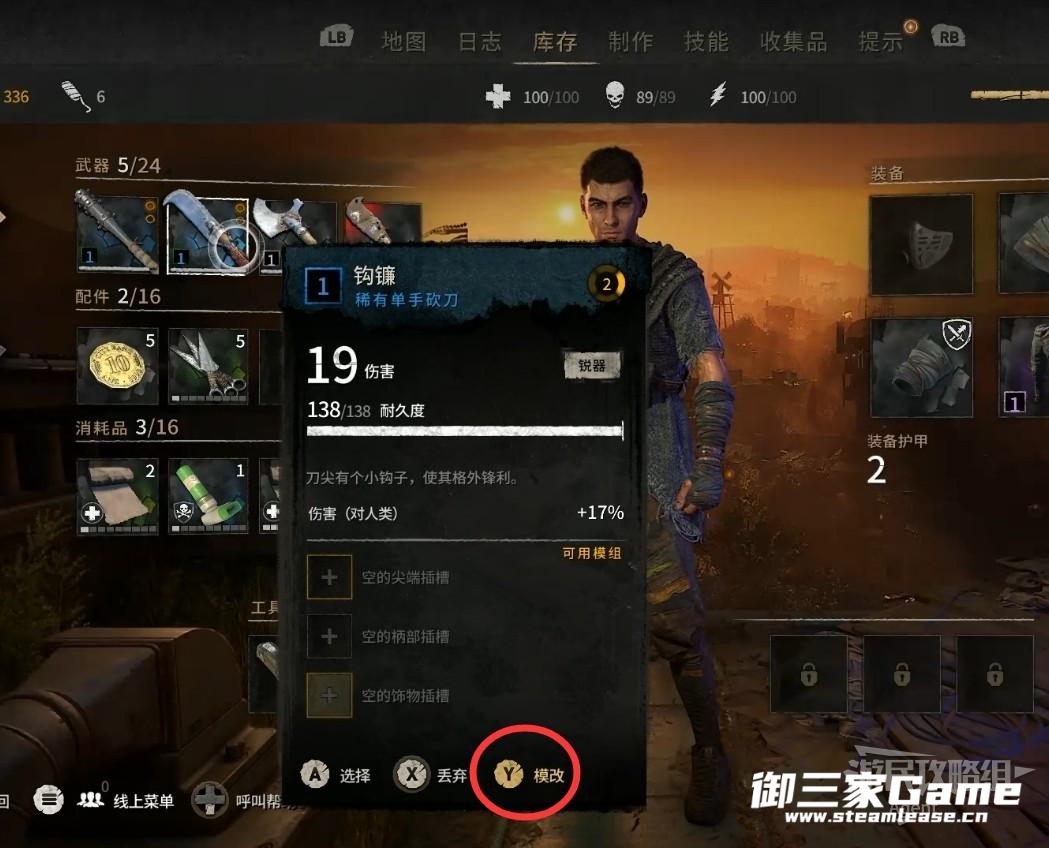The height and width of the screenshot is (848, 1049).
Task: Select the 库存 tab
Action: (555, 41)
